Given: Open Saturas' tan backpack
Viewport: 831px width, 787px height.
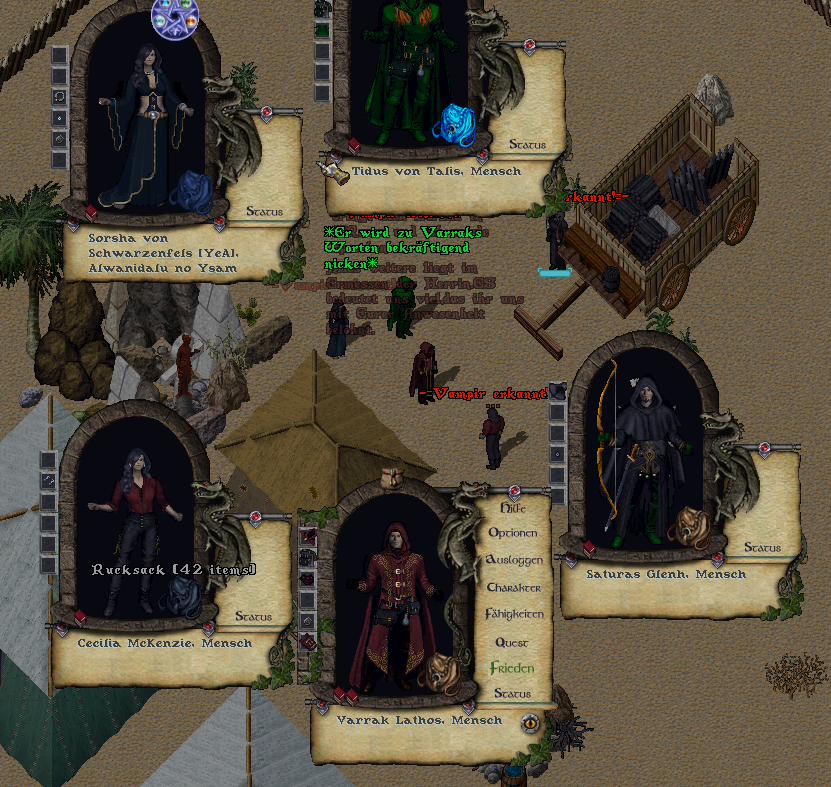Looking at the screenshot, I should (x=688, y=525).
